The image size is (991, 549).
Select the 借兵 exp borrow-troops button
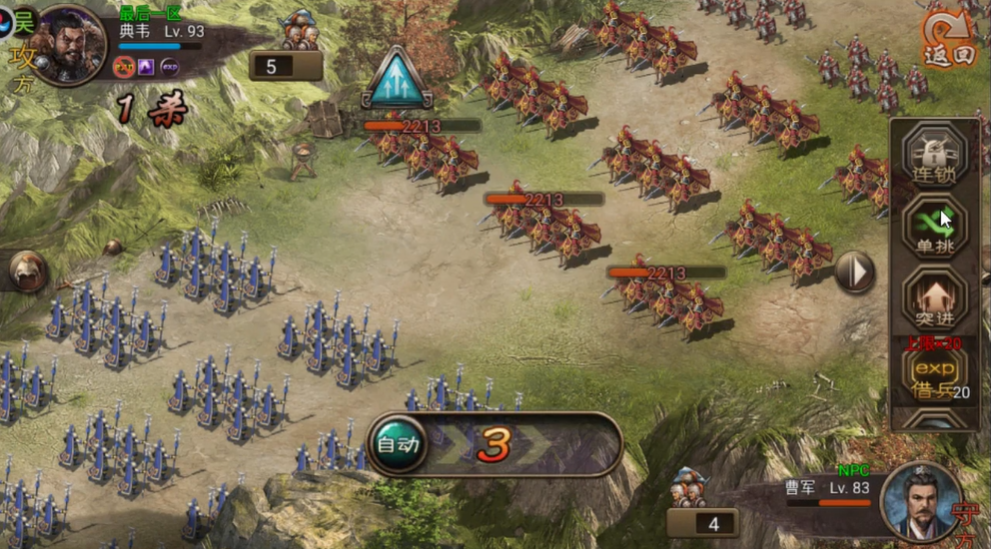pos(935,375)
